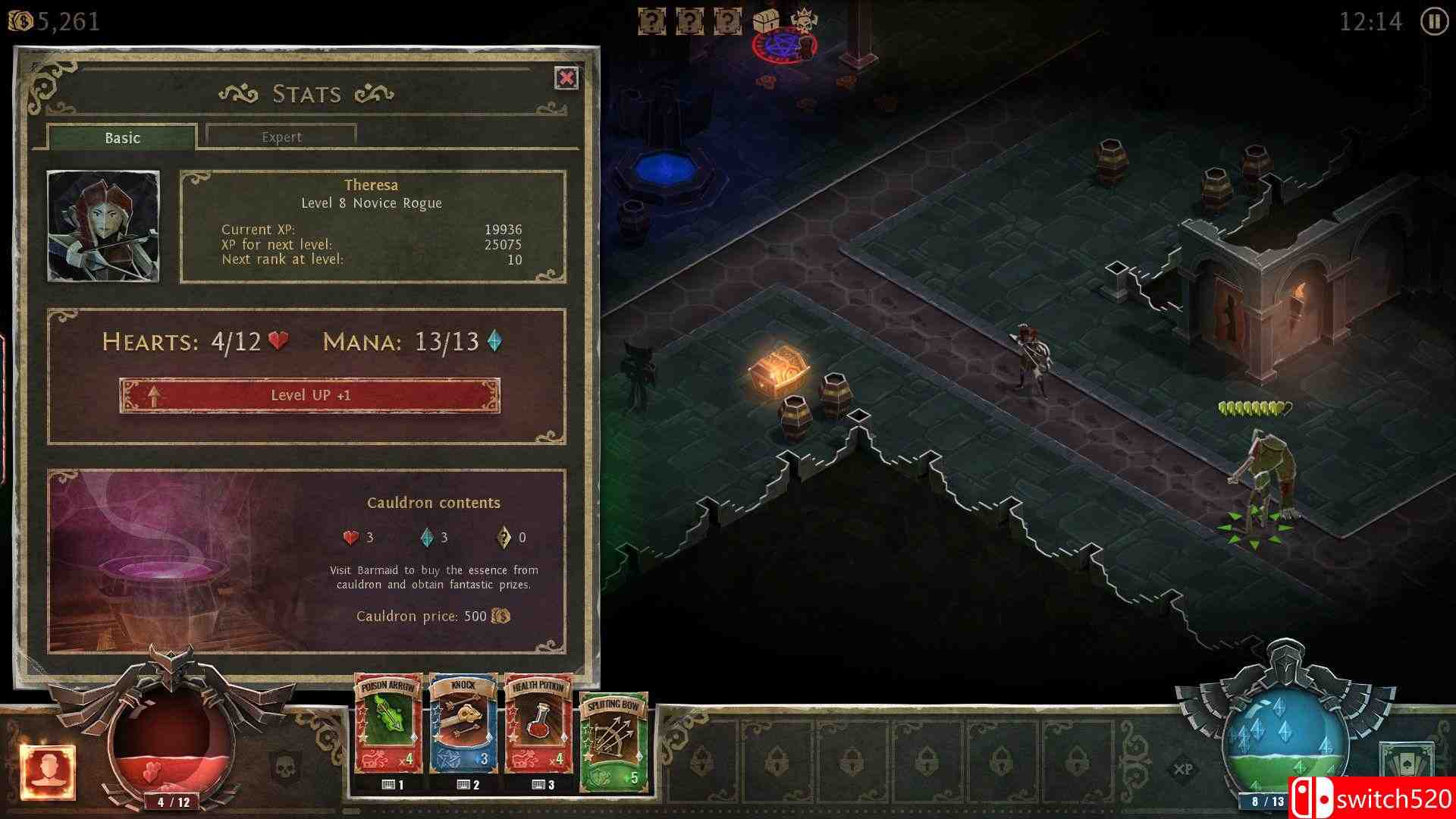This screenshot has height=819, width=1456.
Task: Click the chest icon next to the question marks
Action: 766,20
